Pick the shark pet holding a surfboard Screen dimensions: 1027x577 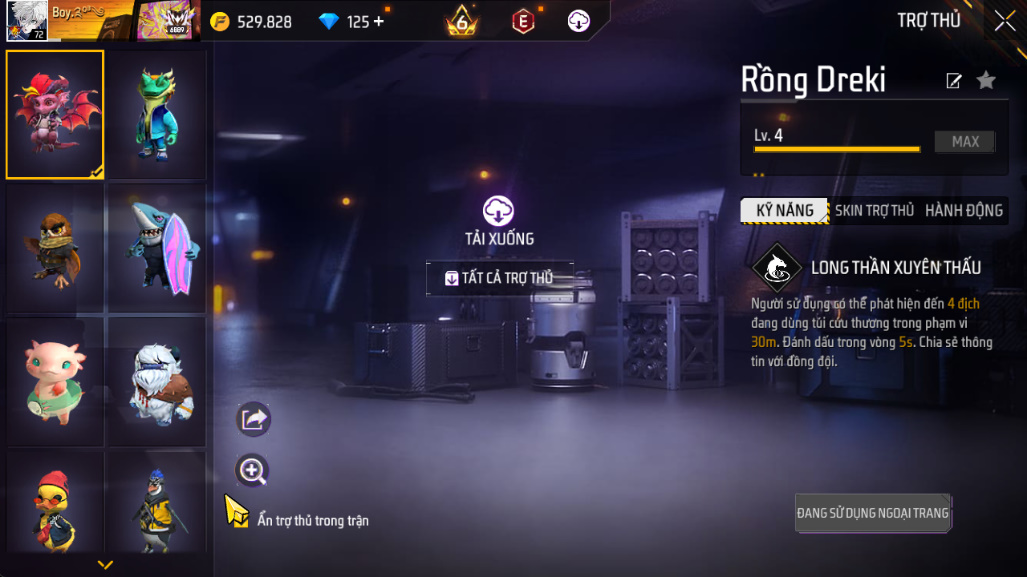click(156, 247)
